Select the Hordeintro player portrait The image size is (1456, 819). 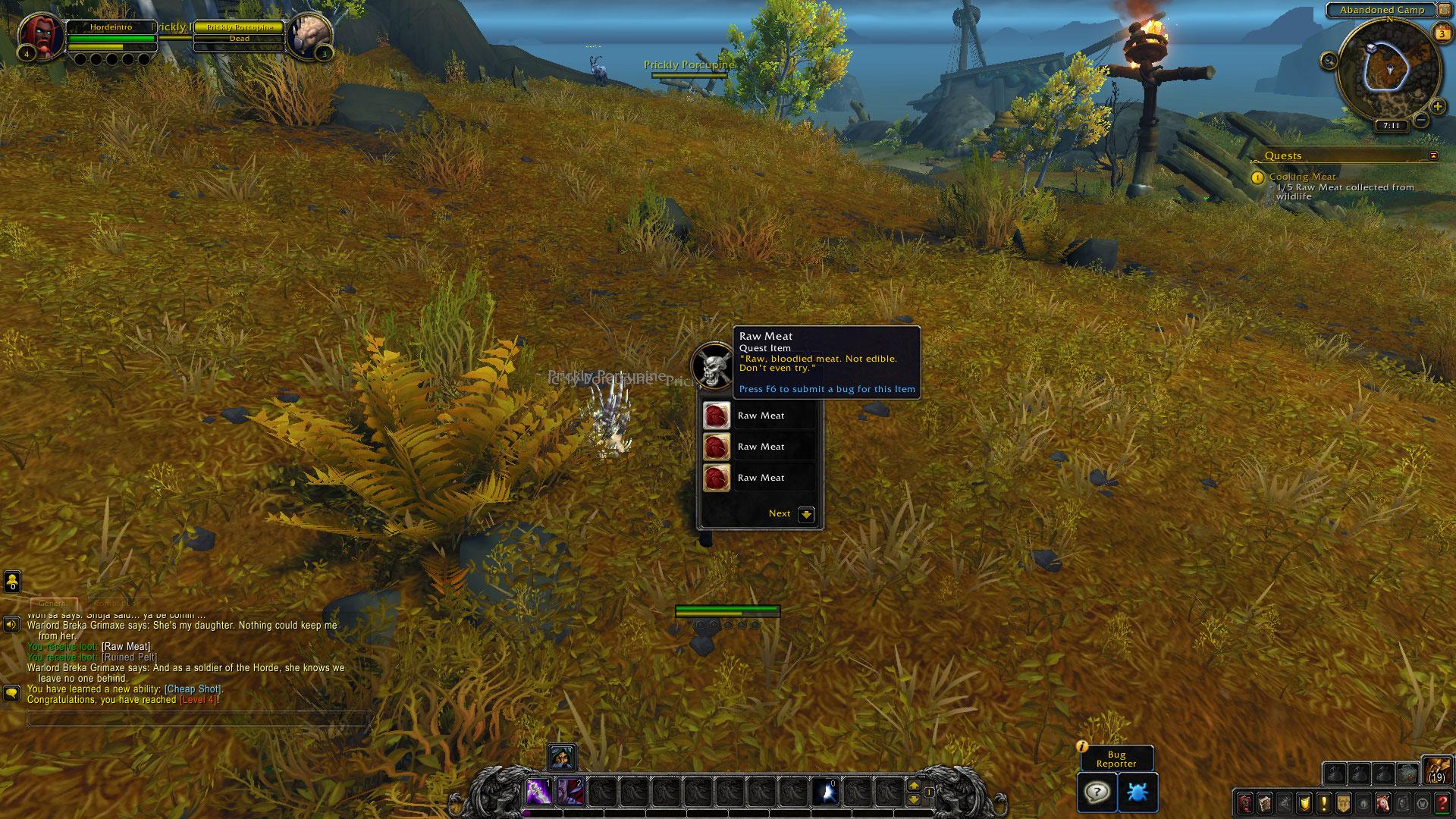pyautogui.click(x=42, y=36)
